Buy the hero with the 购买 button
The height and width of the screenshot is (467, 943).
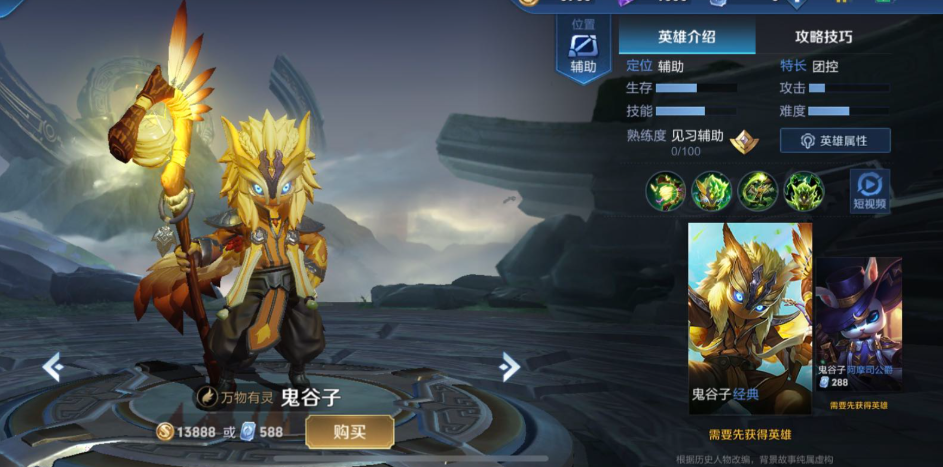click(350, 431)
